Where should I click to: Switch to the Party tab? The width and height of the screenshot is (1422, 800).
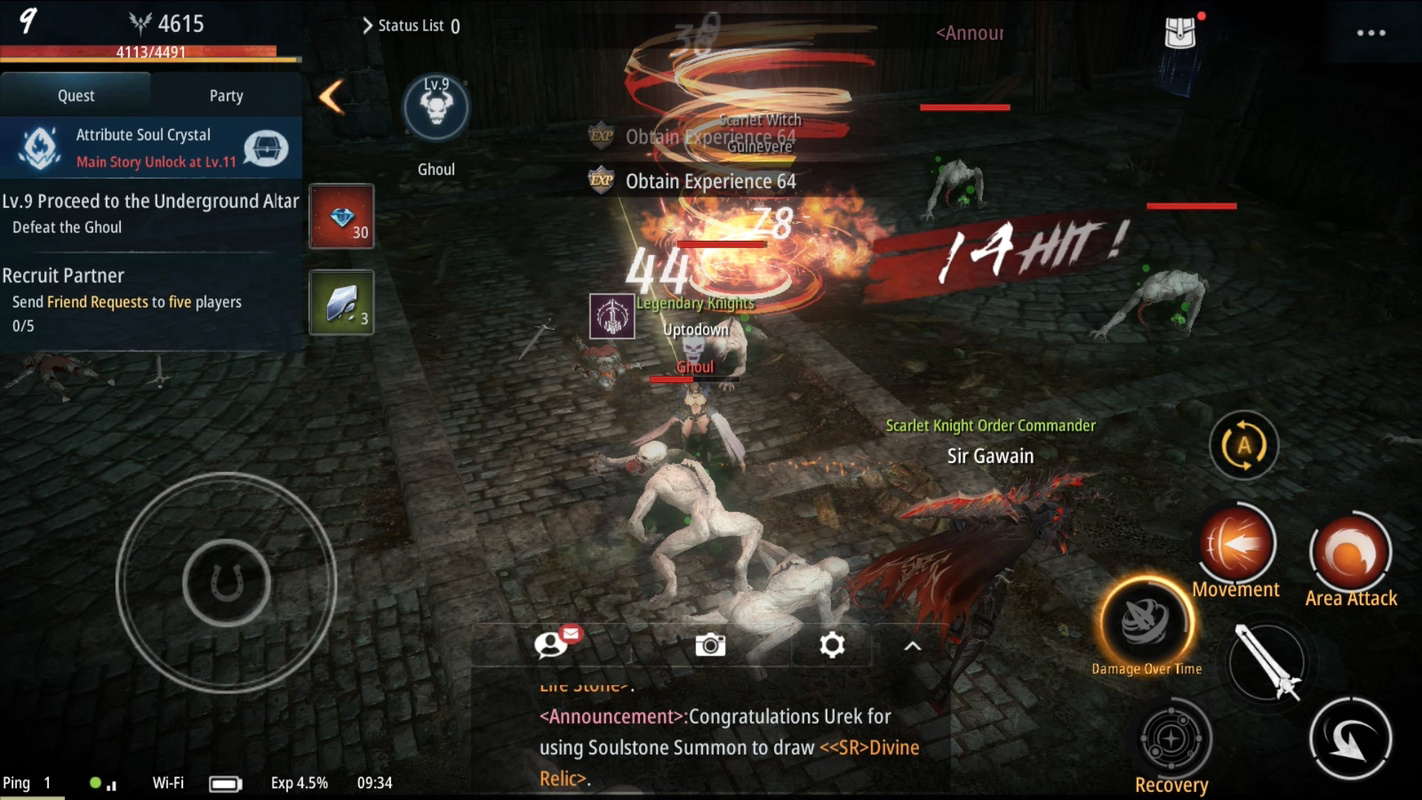pyautogui.click(x=225, y=95)
